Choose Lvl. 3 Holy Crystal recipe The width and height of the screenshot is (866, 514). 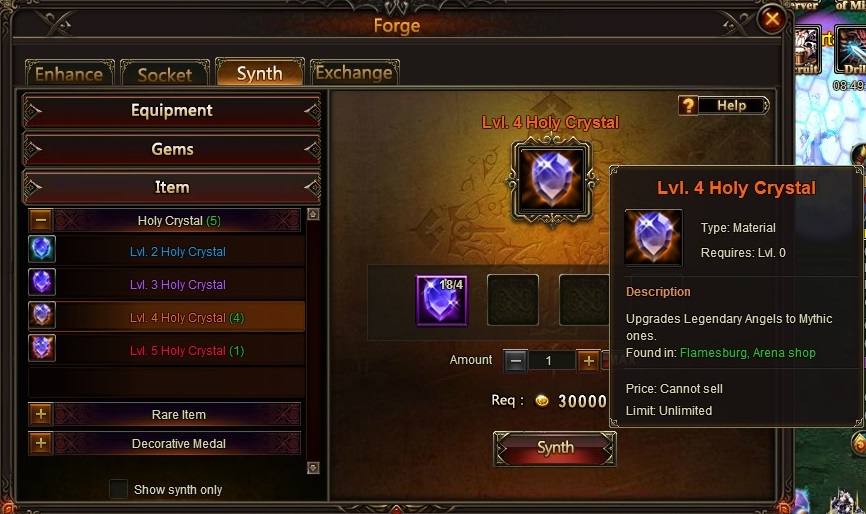coord(178,285)
